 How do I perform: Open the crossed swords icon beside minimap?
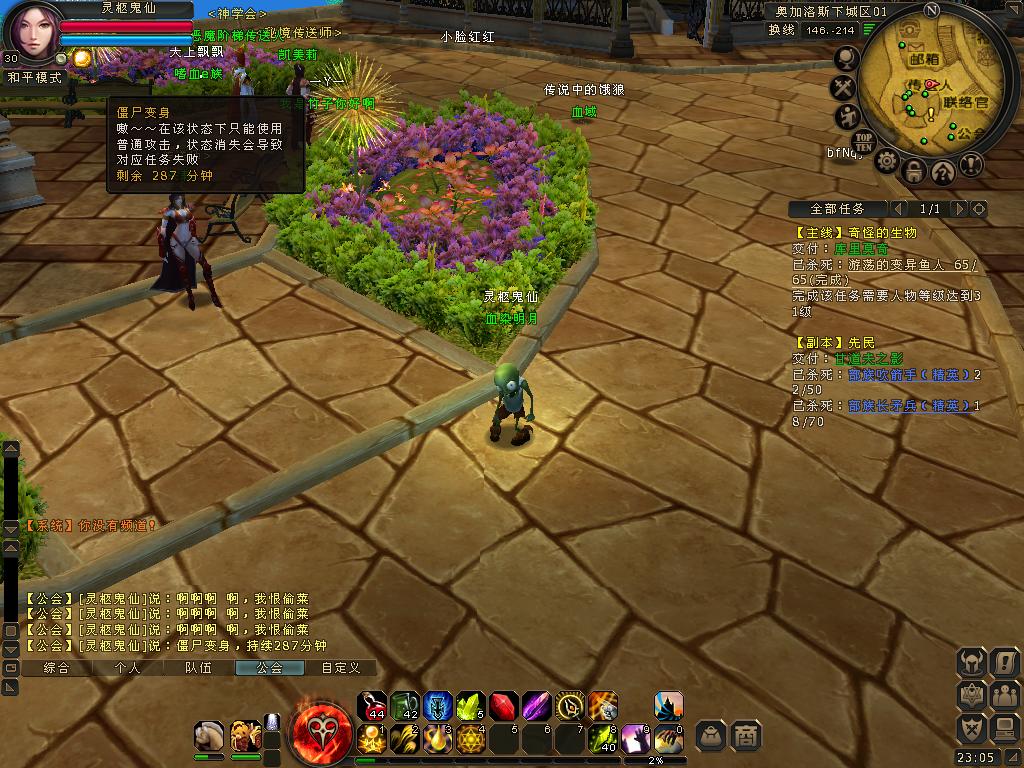[x=845, y=88]
